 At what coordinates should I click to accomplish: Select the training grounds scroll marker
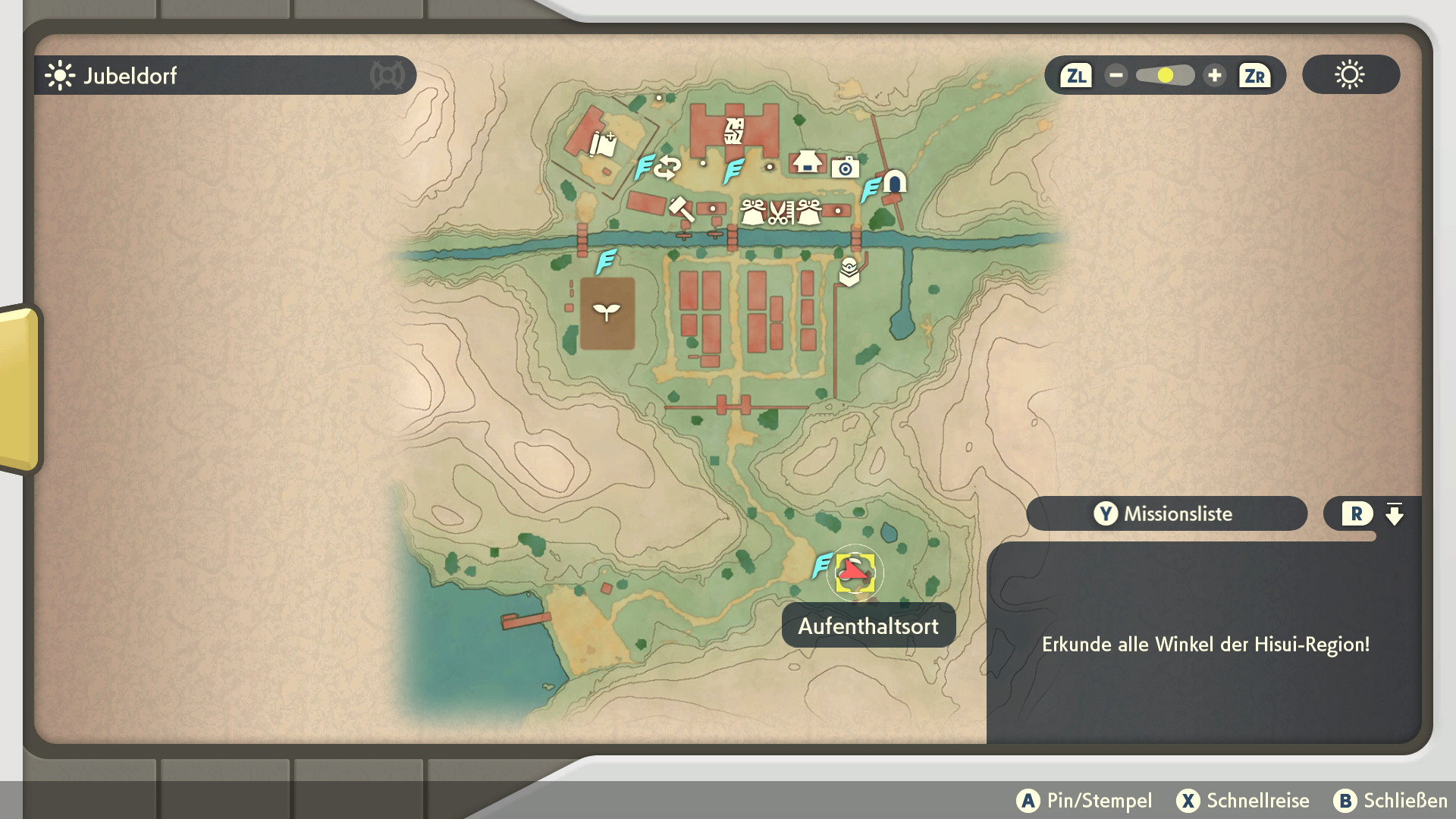pyautogui.click(x=604, y=143)
